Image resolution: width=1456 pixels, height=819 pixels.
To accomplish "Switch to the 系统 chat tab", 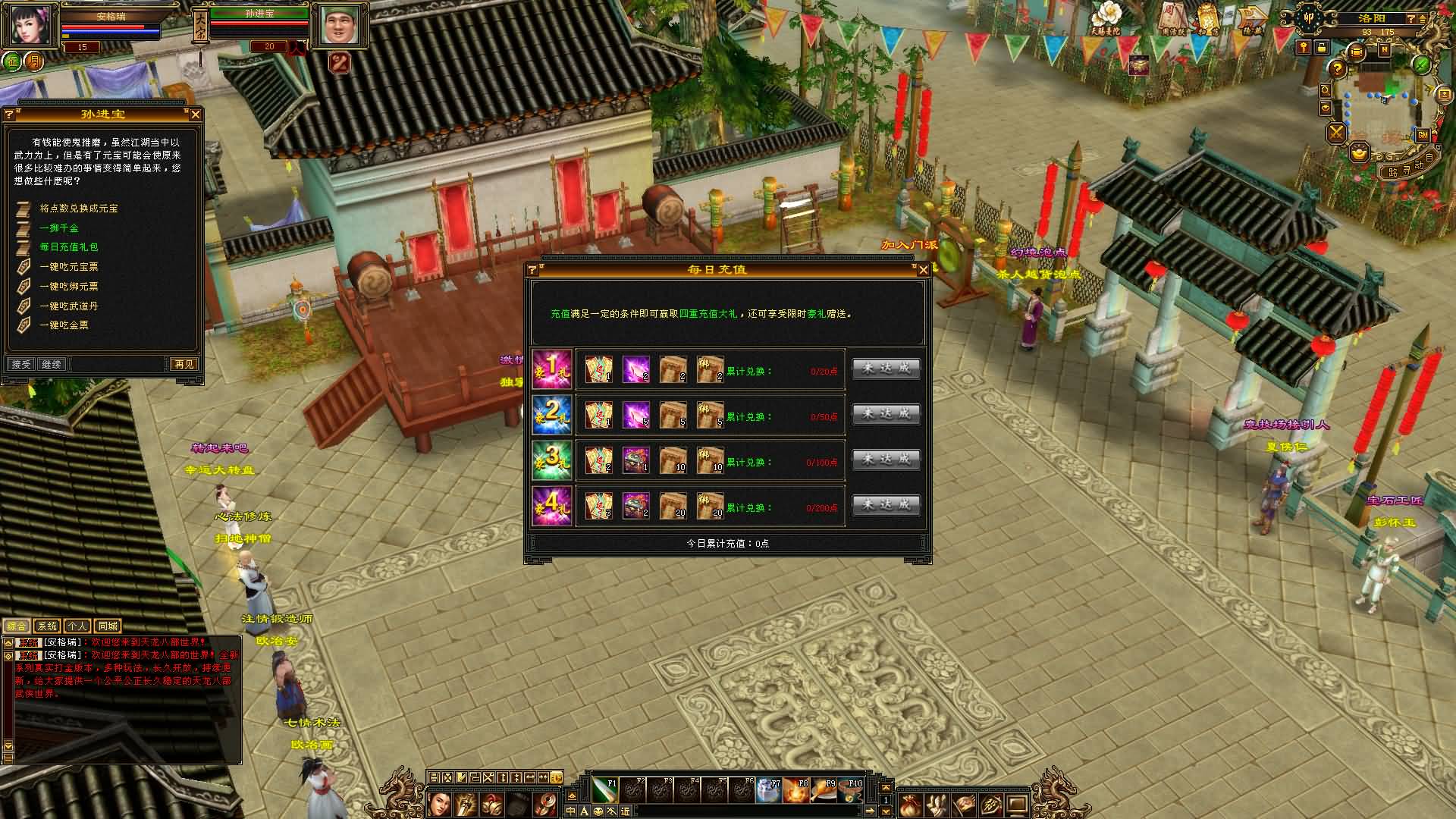I will (x=47, y=626).
